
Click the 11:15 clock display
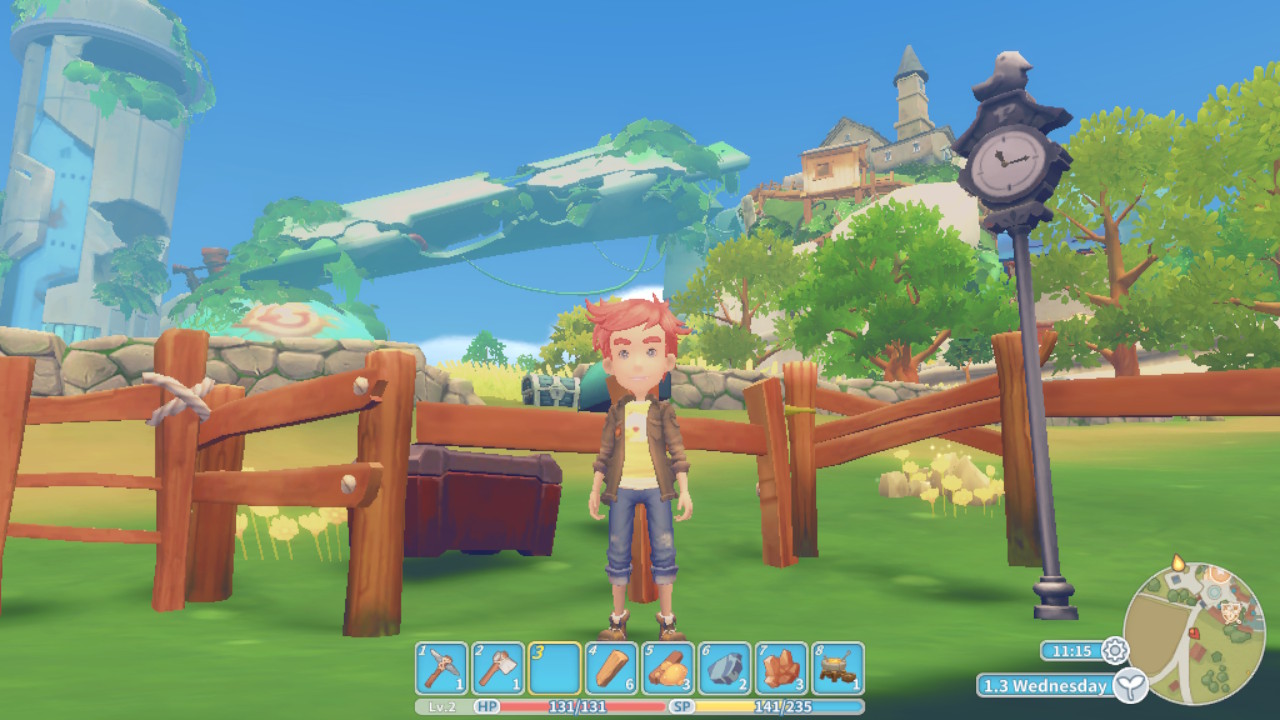tap(1073, 650)
